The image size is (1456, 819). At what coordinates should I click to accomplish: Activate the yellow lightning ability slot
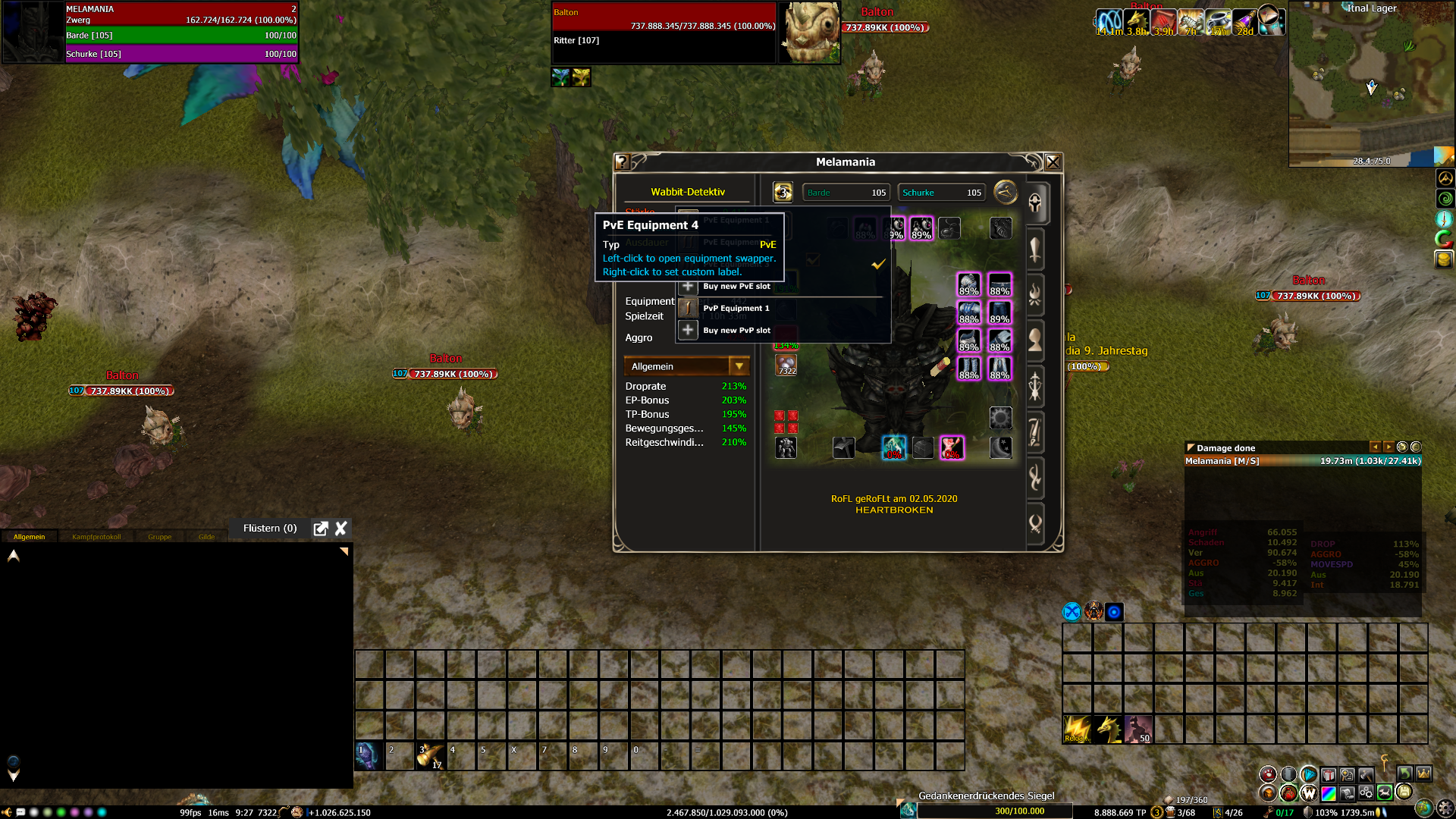click(1077, 730)
